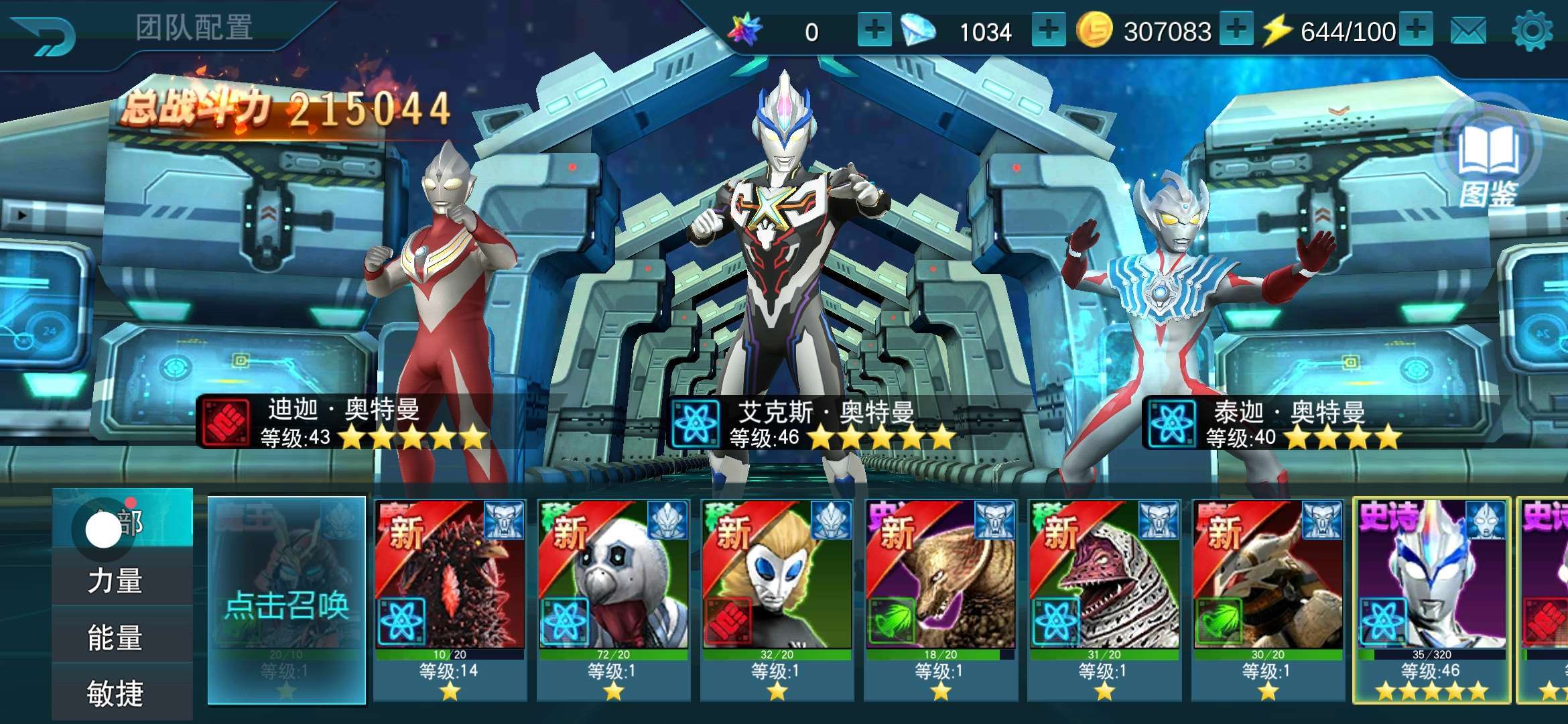The image size is (1568, 724).
Task: Tap the 点击召唤 summon card
Action: coord(287,601)
